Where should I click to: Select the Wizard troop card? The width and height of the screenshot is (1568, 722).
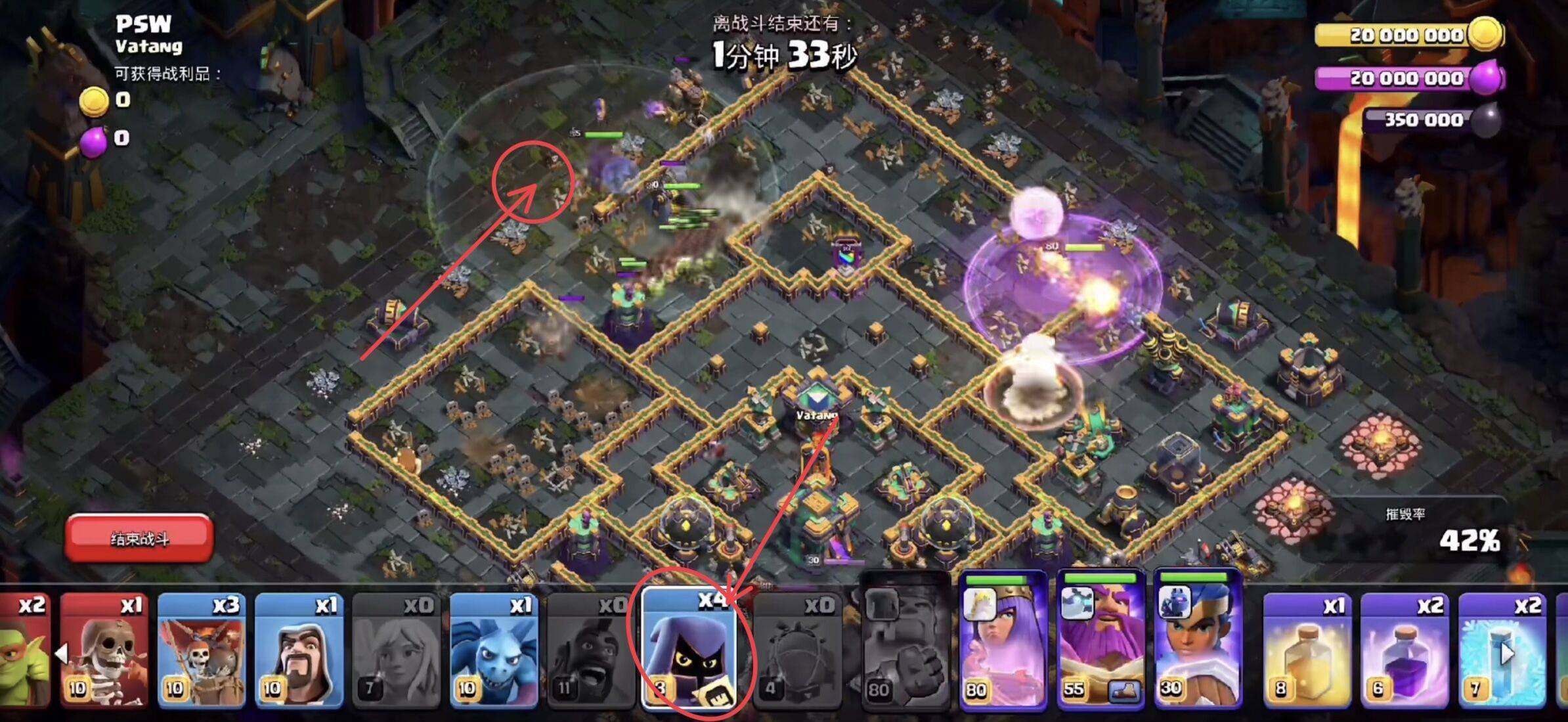pos(299,650)
